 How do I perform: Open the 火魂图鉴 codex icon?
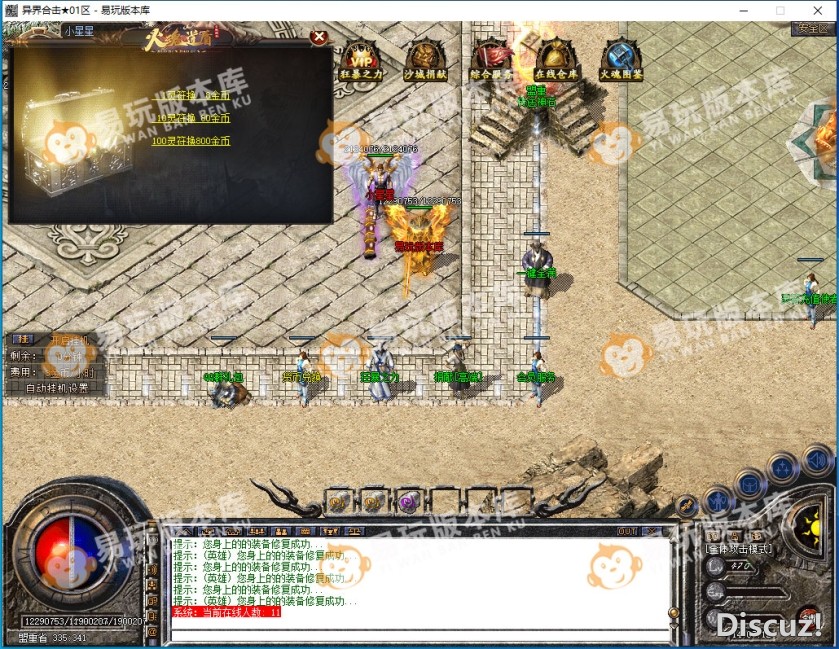[x=622, y=61]
